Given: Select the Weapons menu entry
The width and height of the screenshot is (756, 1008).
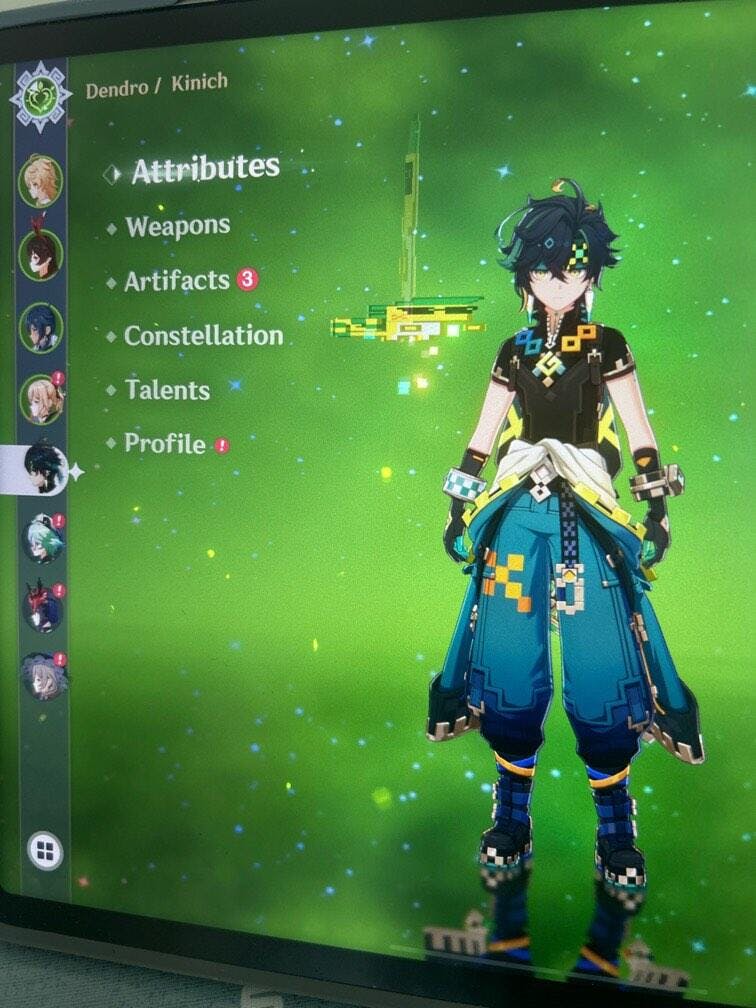Looking at the screenshot, I should 177,227.
